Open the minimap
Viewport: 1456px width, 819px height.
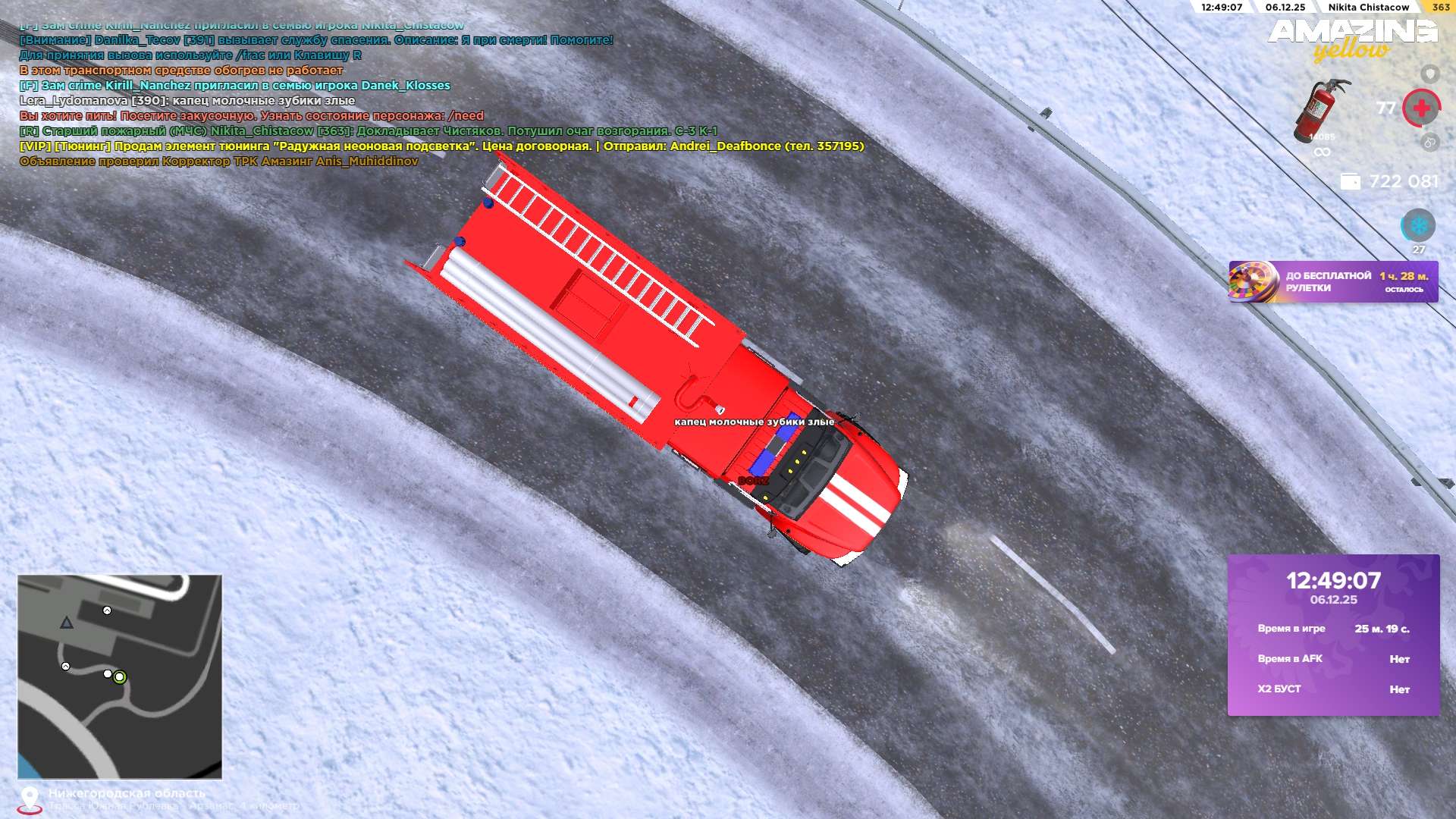120,676
